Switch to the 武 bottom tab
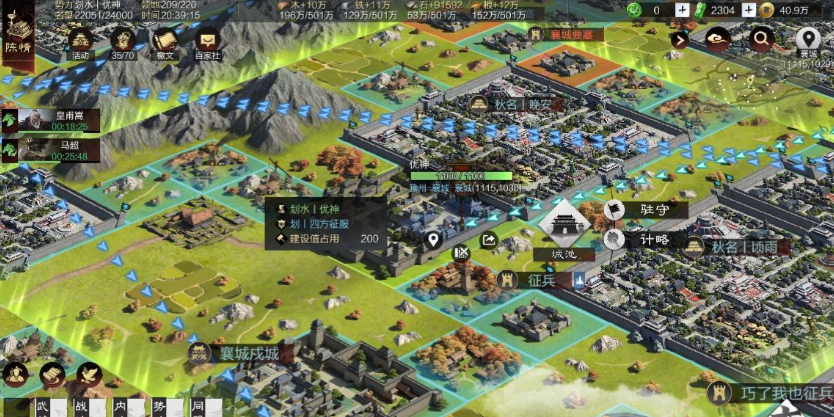 coord(42,407)
